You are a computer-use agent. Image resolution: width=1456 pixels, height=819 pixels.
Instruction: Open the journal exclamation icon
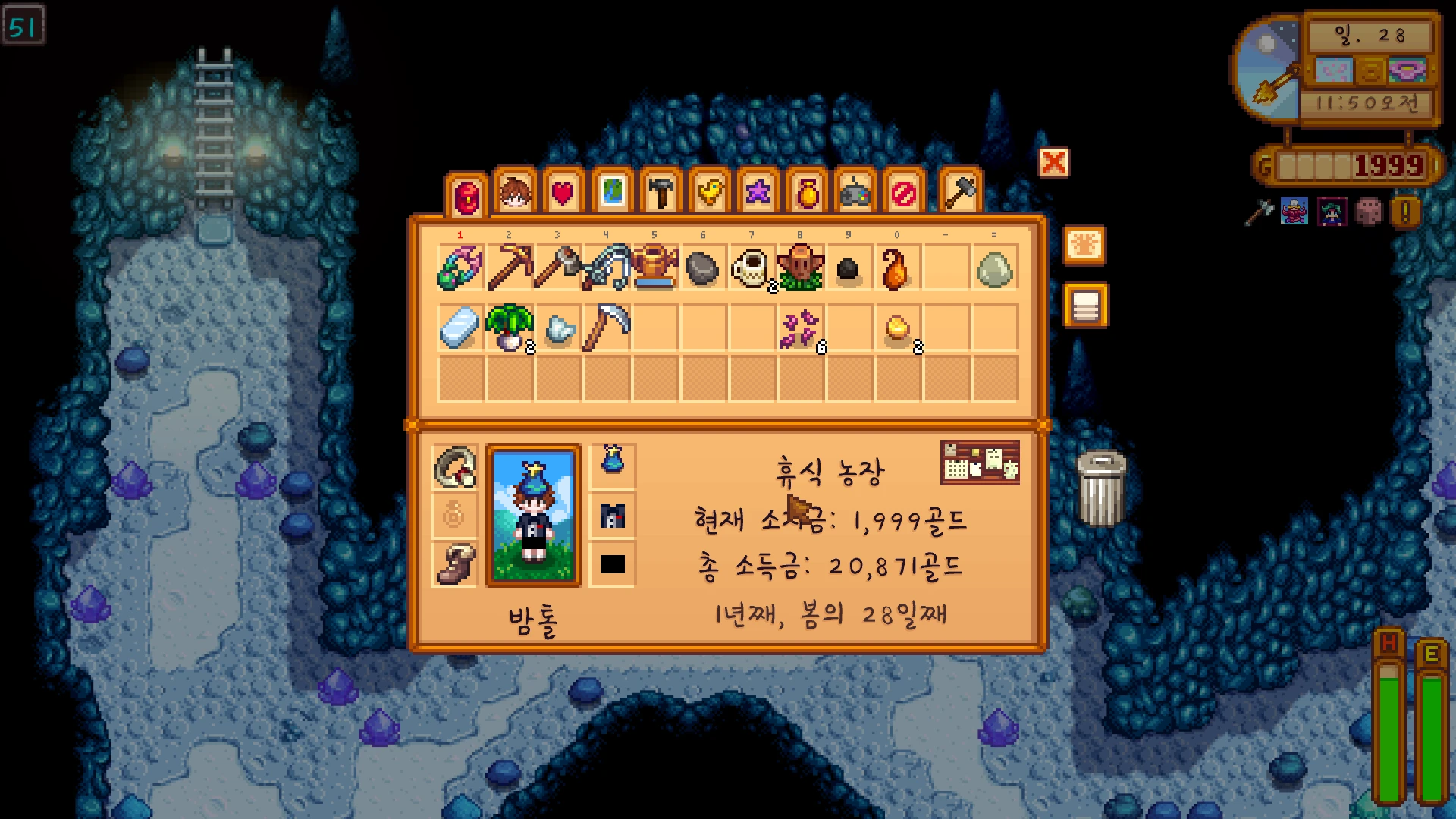[x=1405, y=212]
